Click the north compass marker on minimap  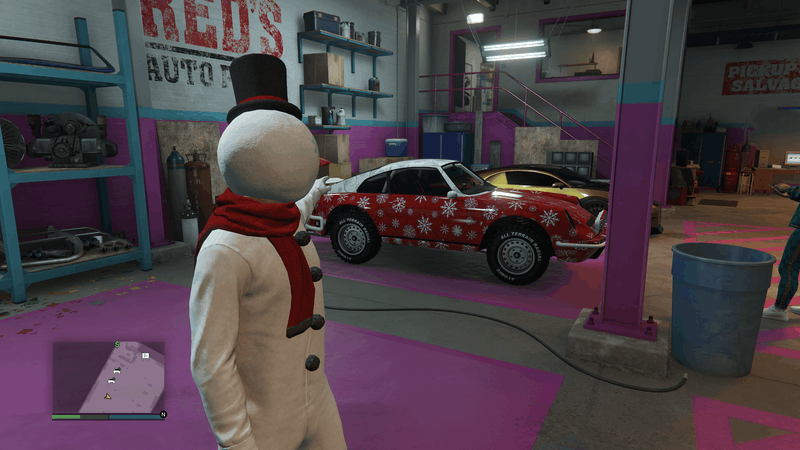(x=162, y=413)
